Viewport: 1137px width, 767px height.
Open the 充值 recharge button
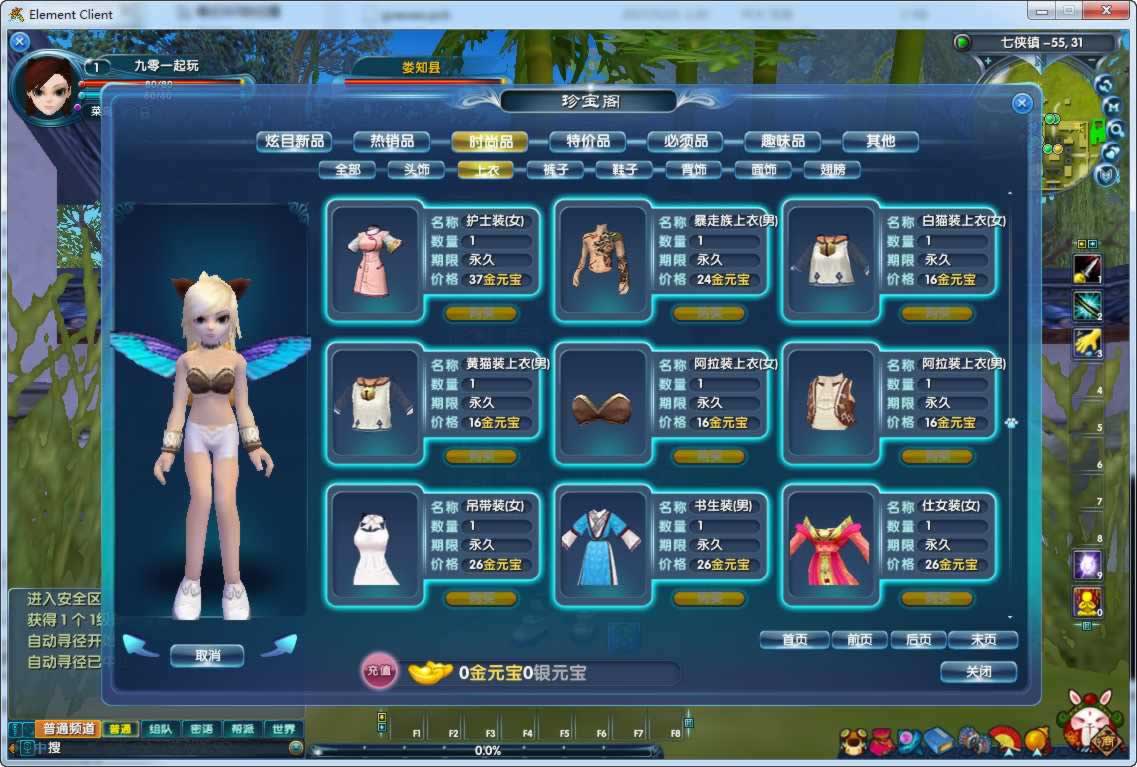379,672
